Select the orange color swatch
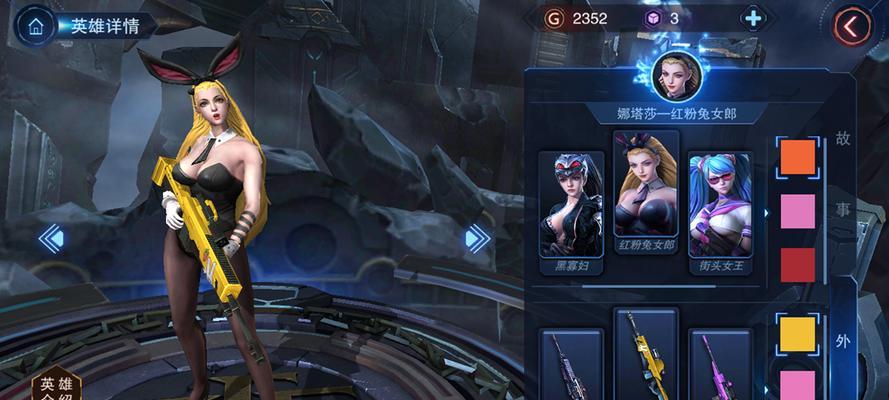Screen dimensions: 889x400 pos(797,157)
